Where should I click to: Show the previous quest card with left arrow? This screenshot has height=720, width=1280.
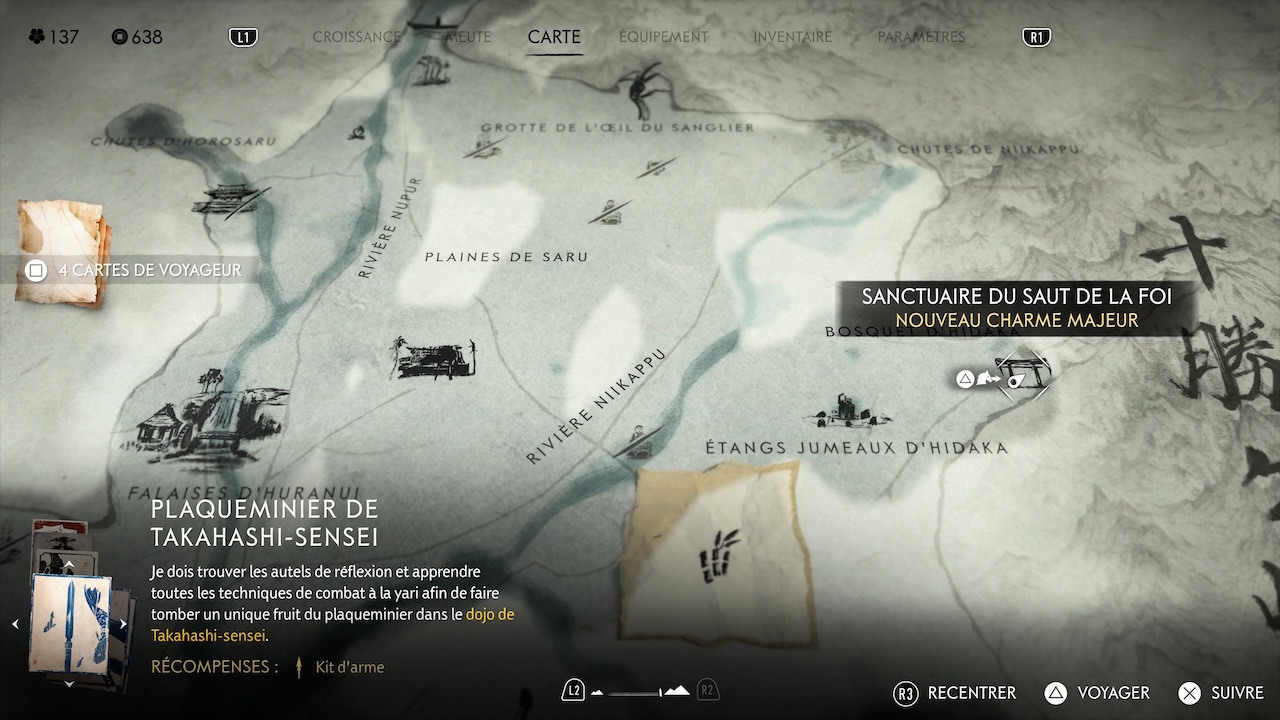pyautogui.click(x=15, y=624)
